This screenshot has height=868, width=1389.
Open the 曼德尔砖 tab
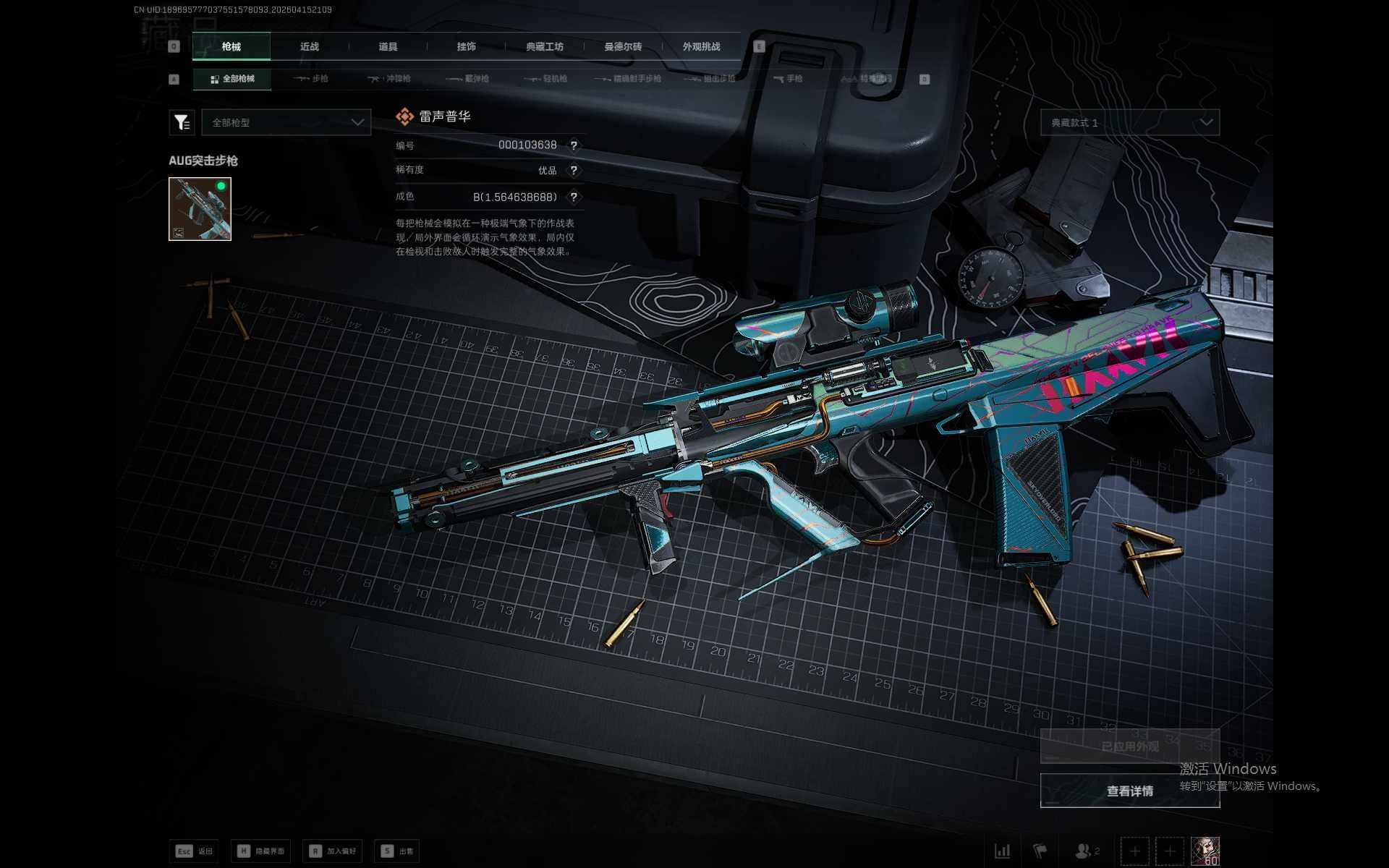[x=623, y=46]
